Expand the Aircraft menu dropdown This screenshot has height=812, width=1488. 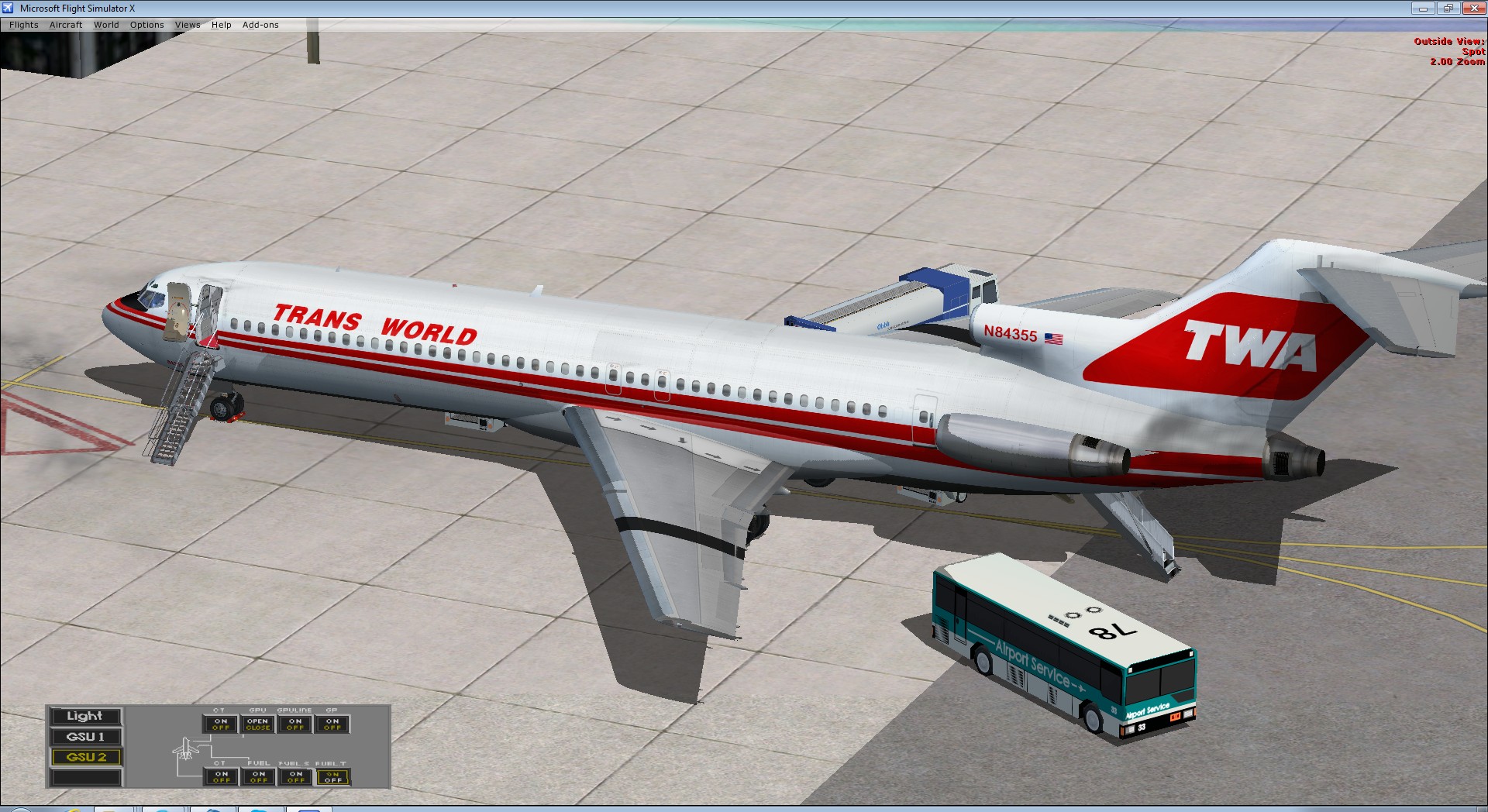[x=65, y=24]
